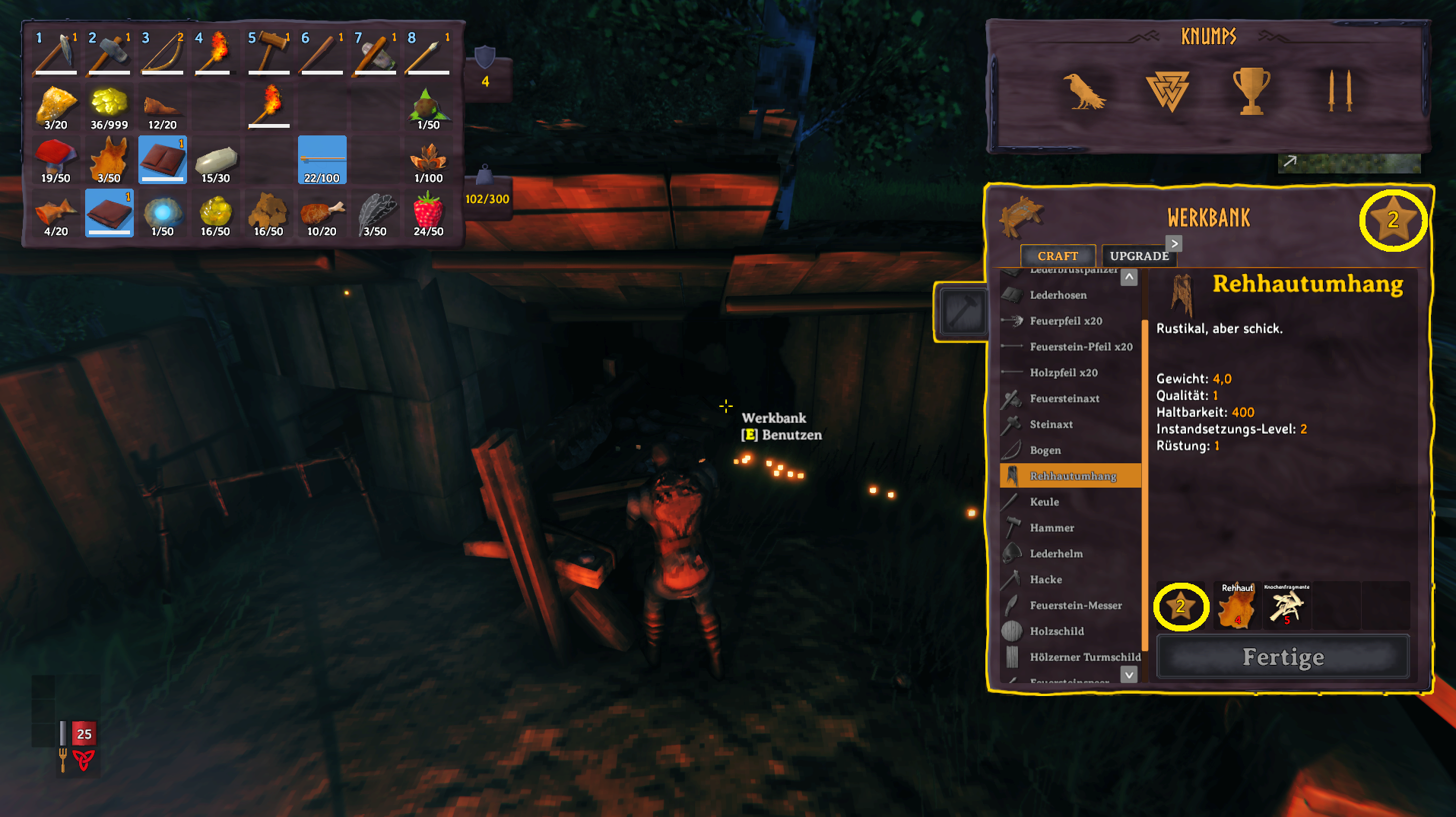1456x817 pixels.
Task: Choose the Lederhelm recipe
Action: 1055,554
